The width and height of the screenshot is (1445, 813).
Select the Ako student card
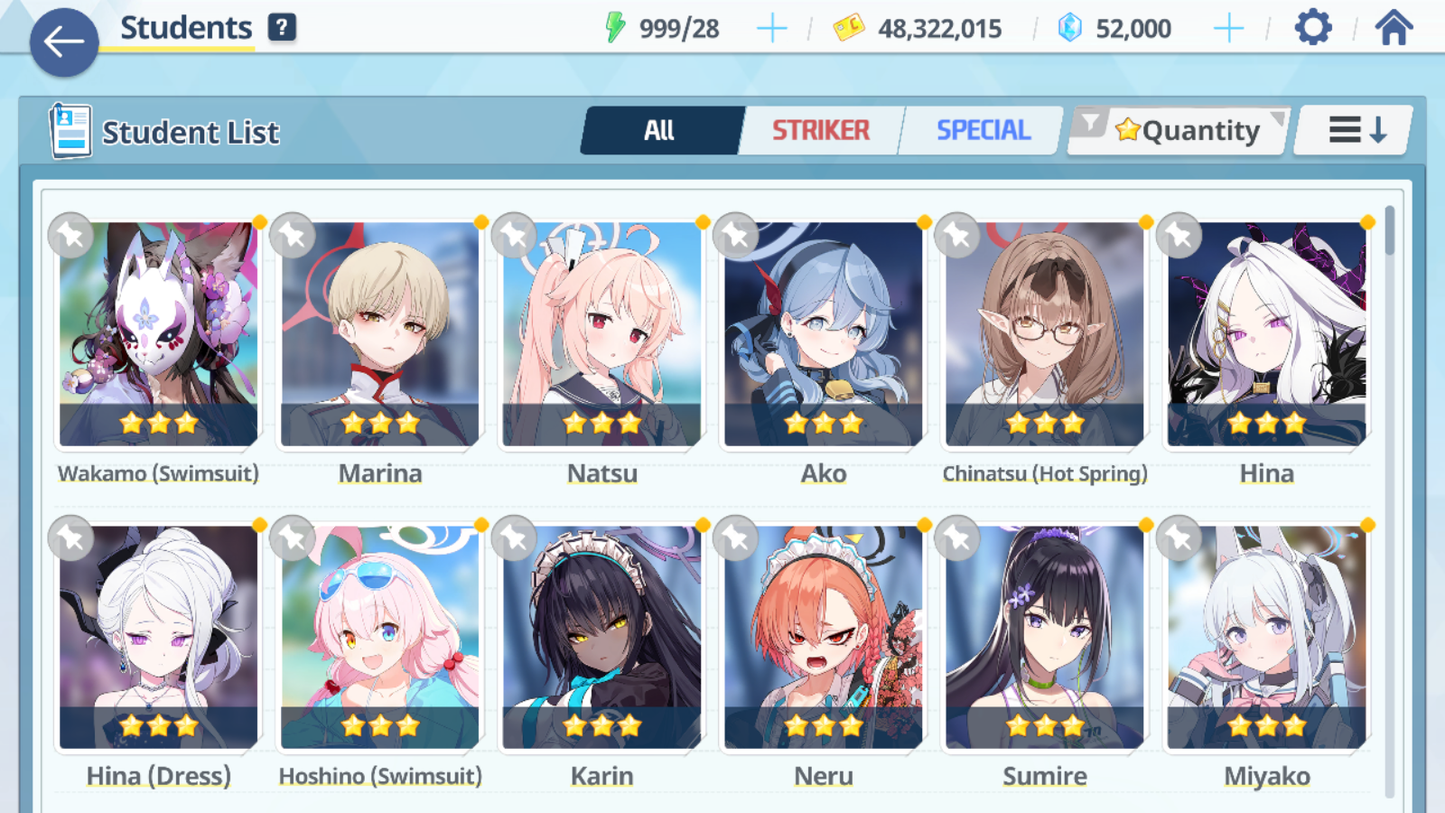(823, 334)
